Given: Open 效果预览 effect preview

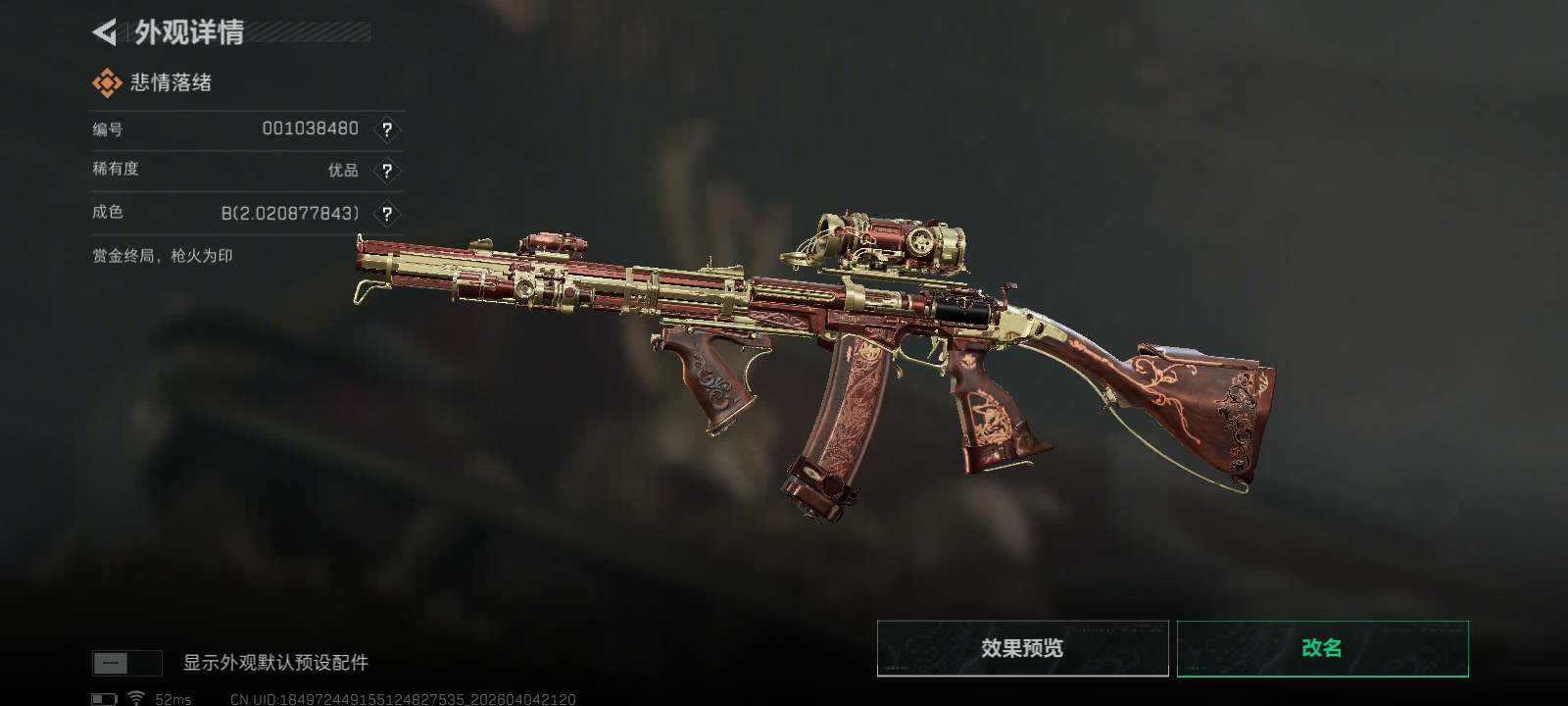Looking at the screenshot, I should click(1022, 648).
